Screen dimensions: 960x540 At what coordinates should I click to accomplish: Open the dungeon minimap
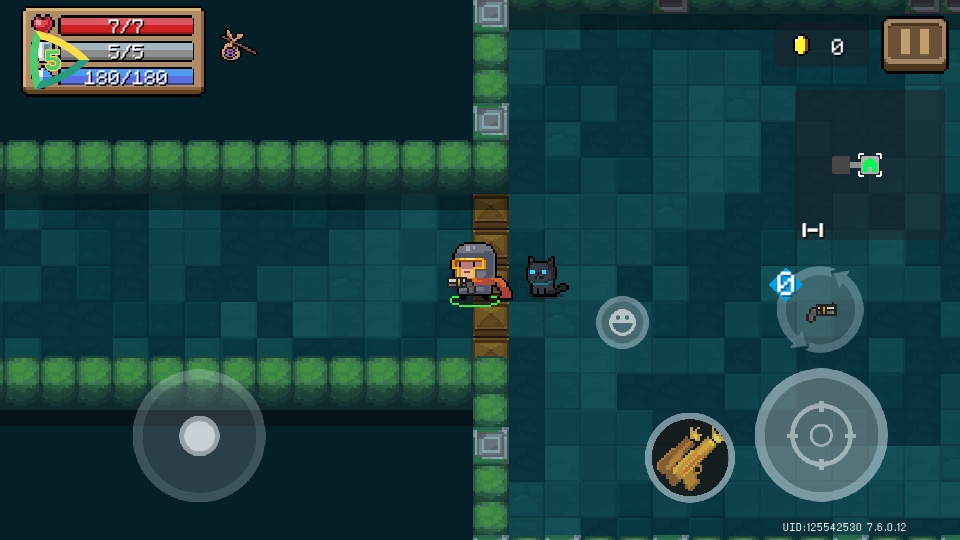click(x=868, y=165)
